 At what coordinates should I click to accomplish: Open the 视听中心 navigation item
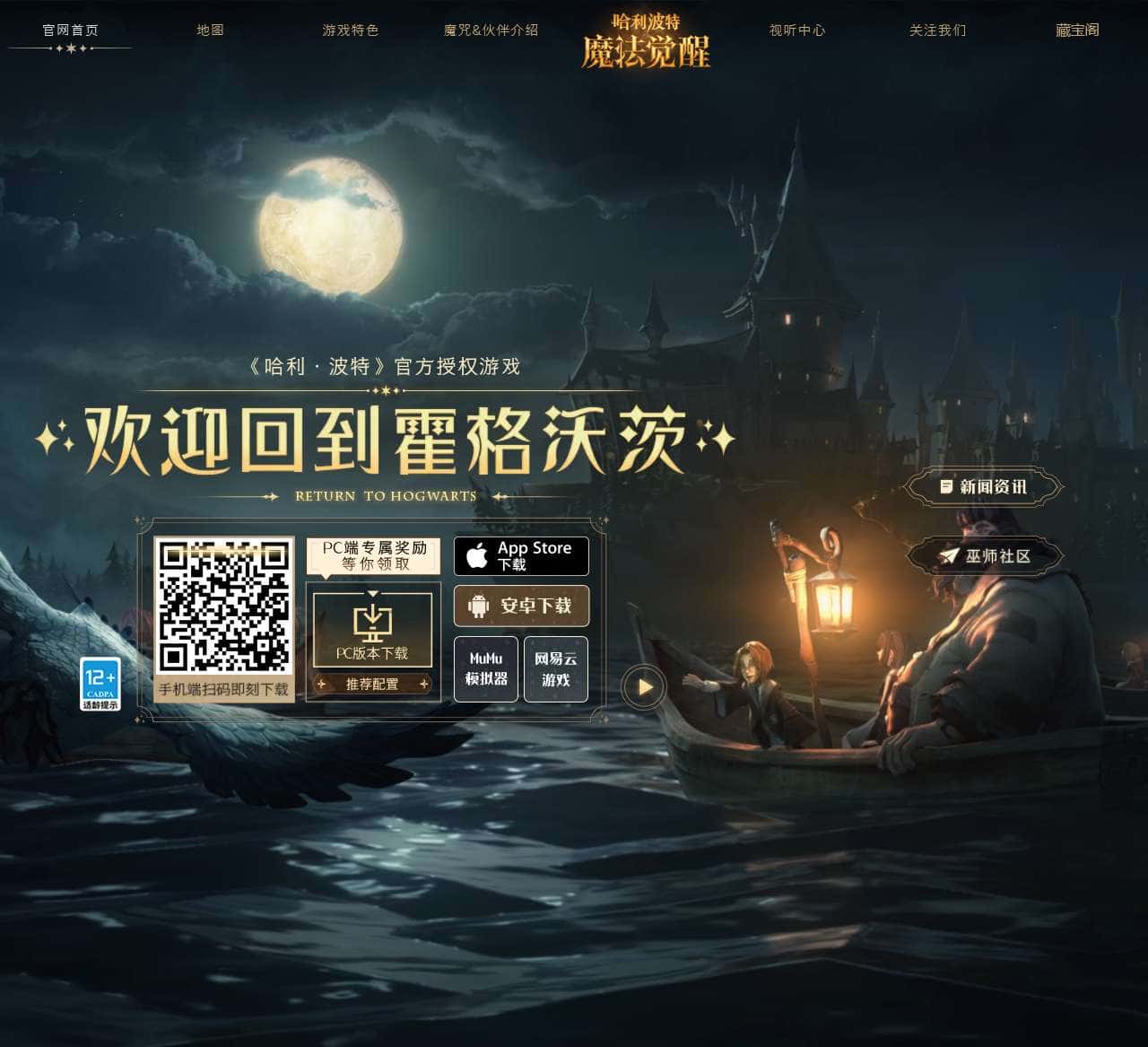coord(796,29)
